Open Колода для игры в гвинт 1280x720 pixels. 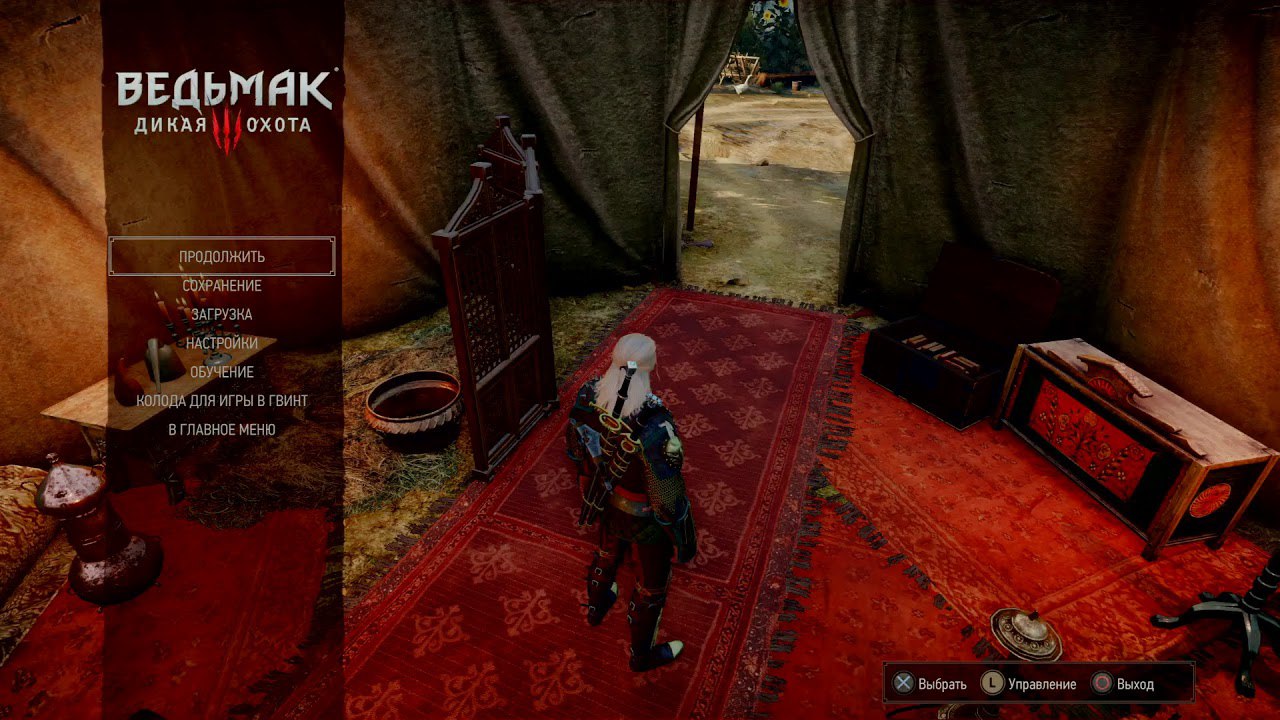(x=222, y=401)
